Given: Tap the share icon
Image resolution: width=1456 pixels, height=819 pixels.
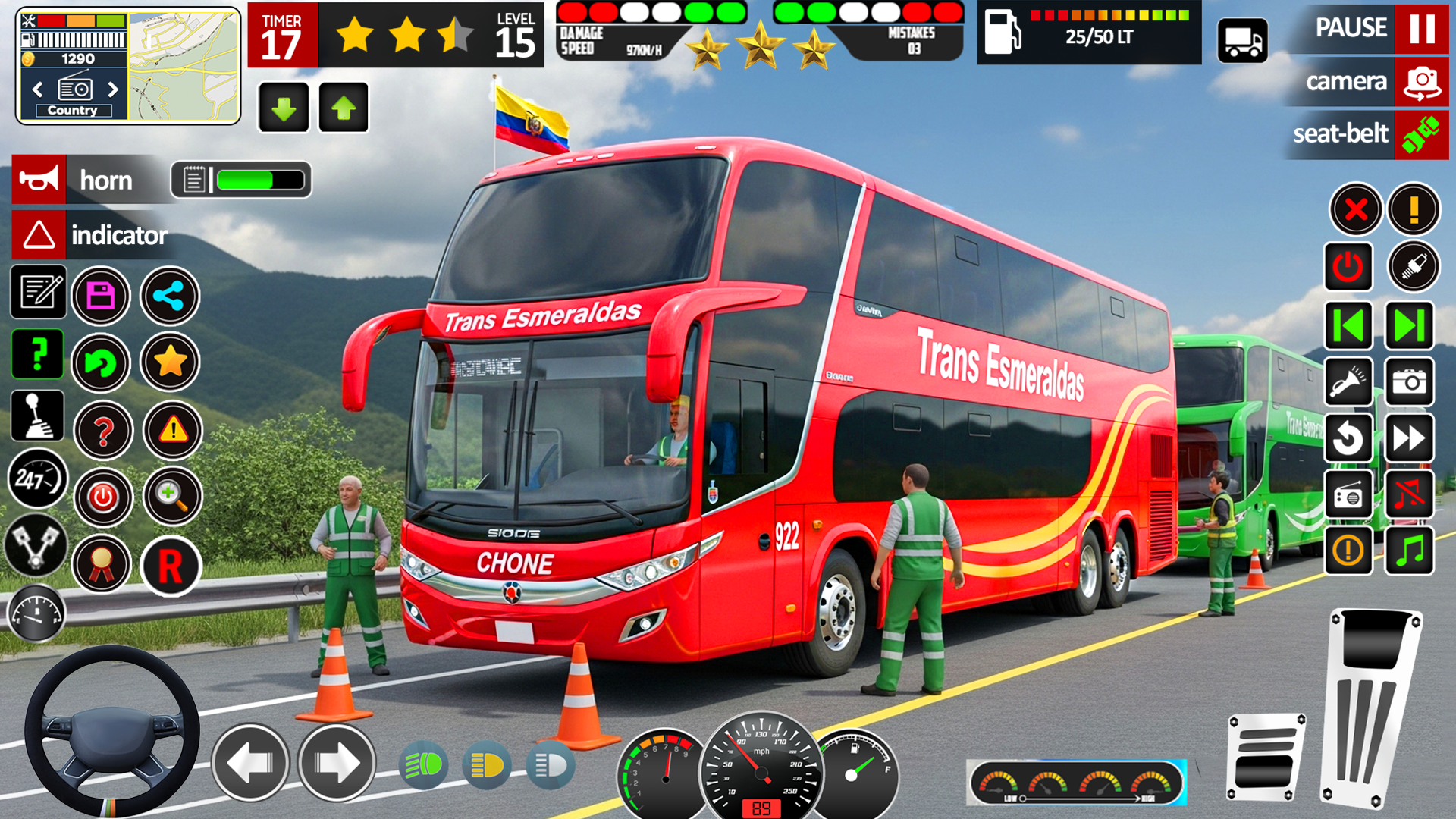Looking at the screenshot, I should [169, 296].
